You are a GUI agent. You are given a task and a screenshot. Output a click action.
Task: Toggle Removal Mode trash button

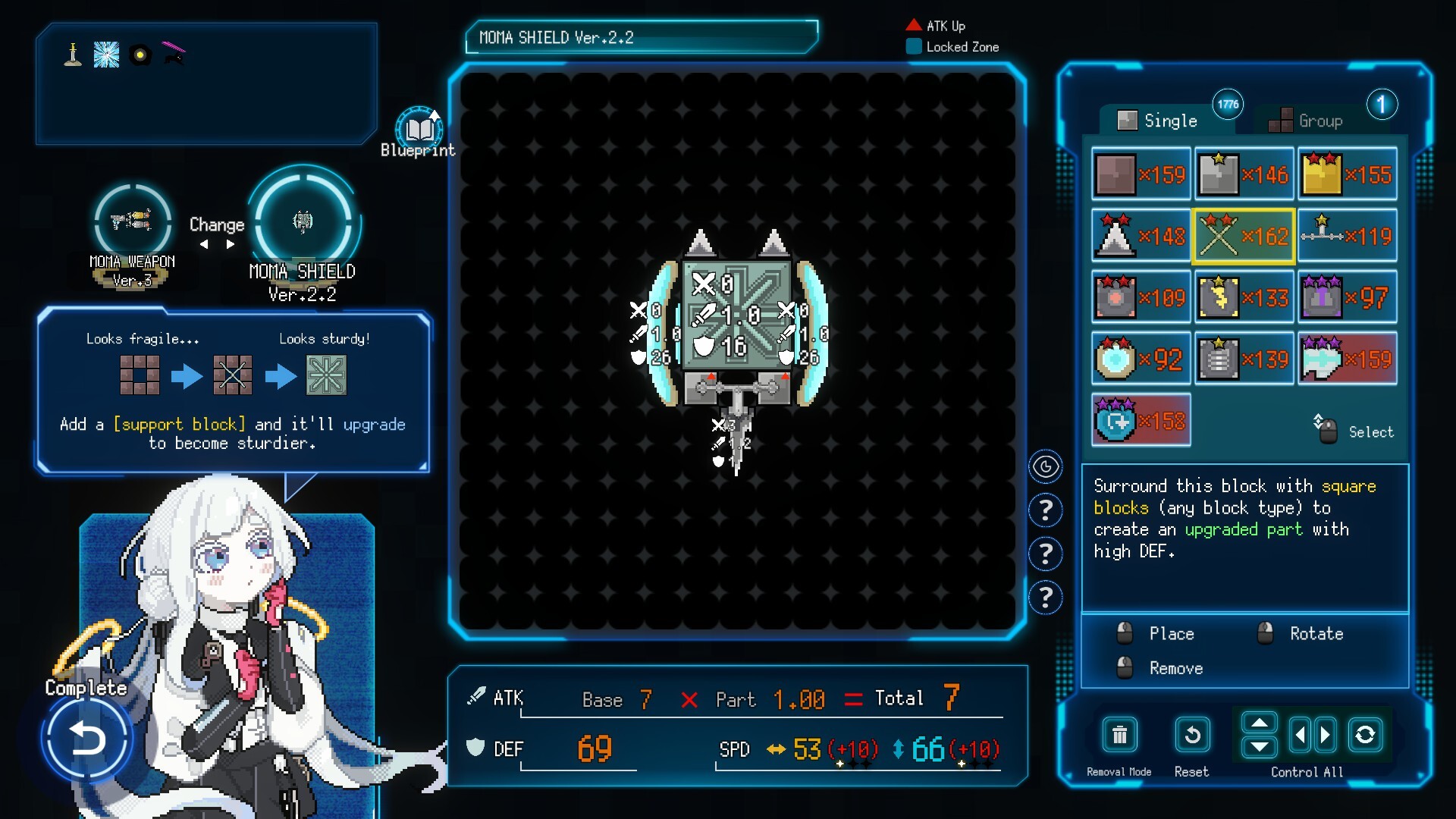pyautogui.click(x=1119, y=735)
